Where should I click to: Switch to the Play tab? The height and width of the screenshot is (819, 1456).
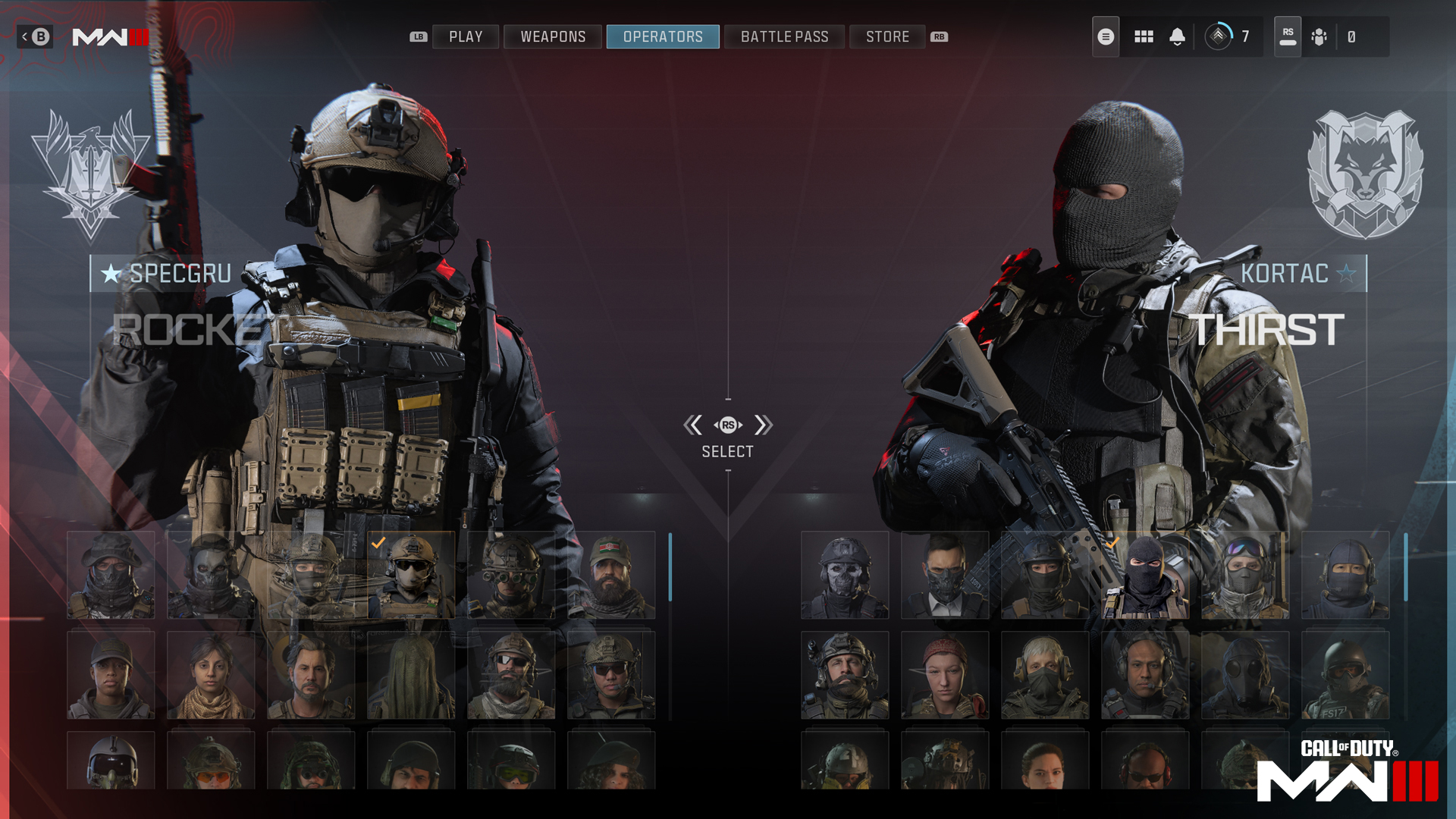[466, 36]
